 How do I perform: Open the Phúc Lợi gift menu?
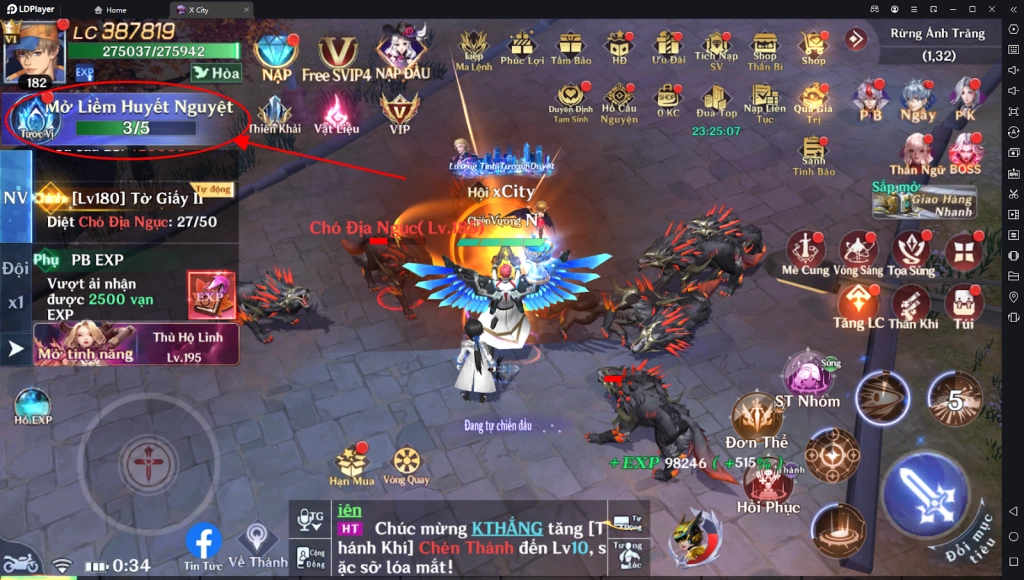coord(521,45)
